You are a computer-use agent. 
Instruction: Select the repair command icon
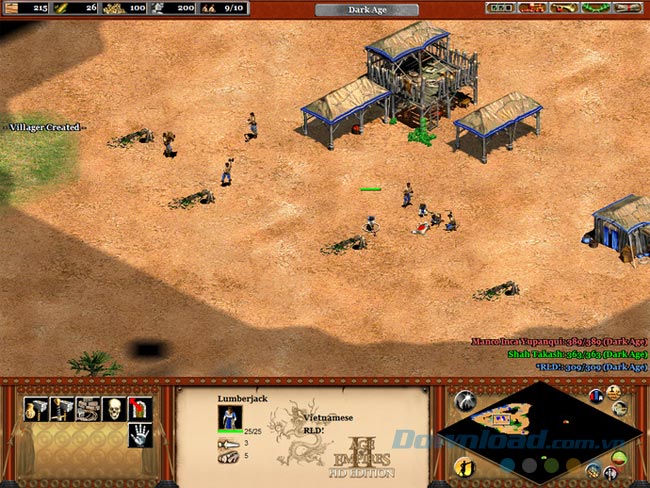pos(88,408)
